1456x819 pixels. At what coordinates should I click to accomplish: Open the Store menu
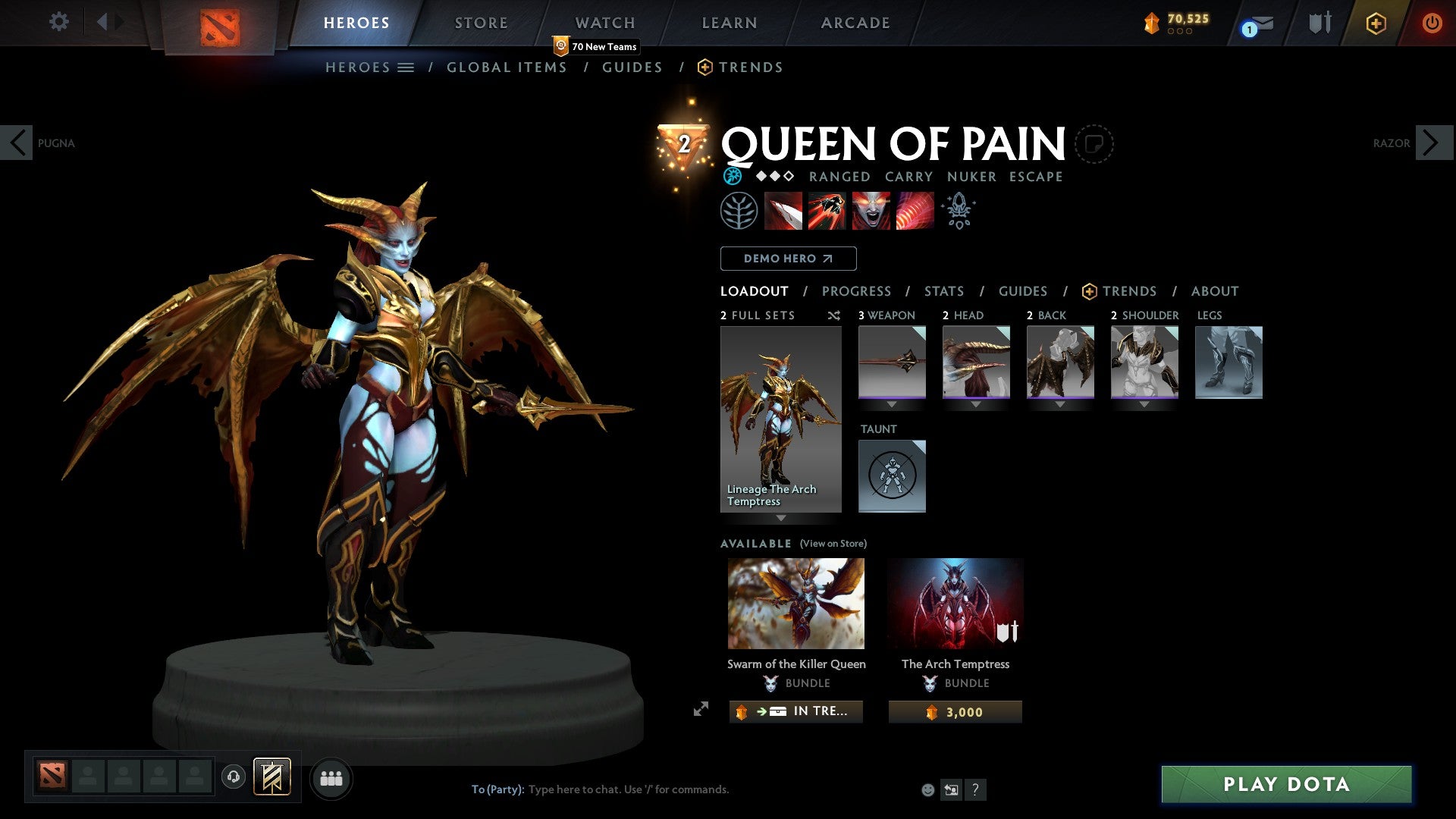481,22
